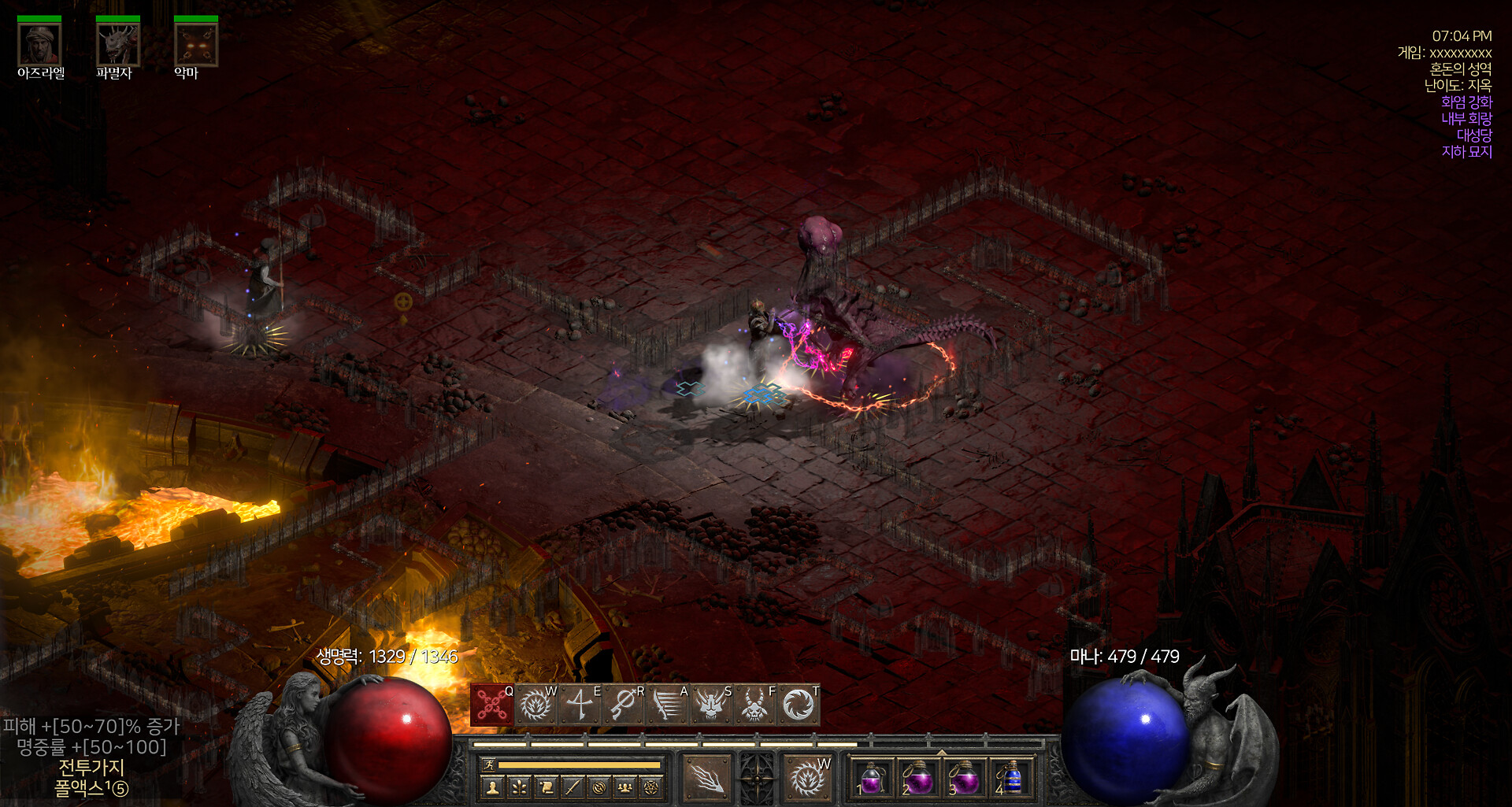The width and height of the screenshot is (1512, 807).
Task: Activate the R hotkey key-shaped skill
Action: pyautogui.click(x=624, y=705)
